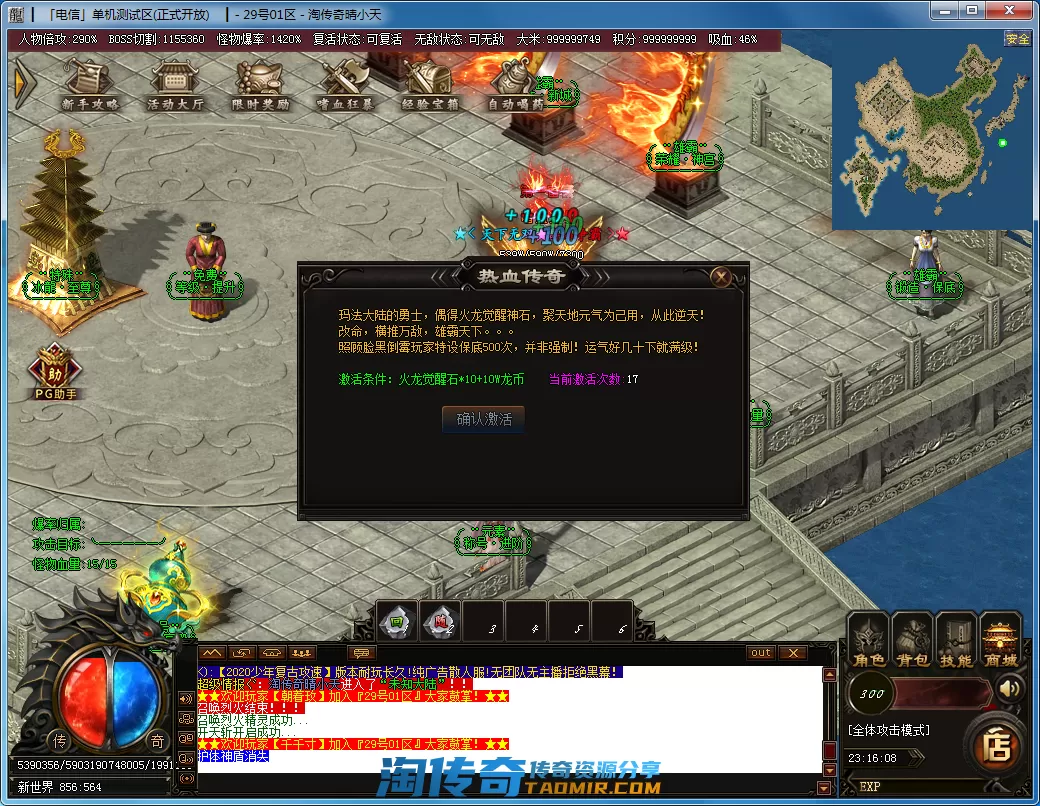Open the 限时奖励 timed rewards
The height and width of the screenshot is (806, 1040).
click(260, 85)
